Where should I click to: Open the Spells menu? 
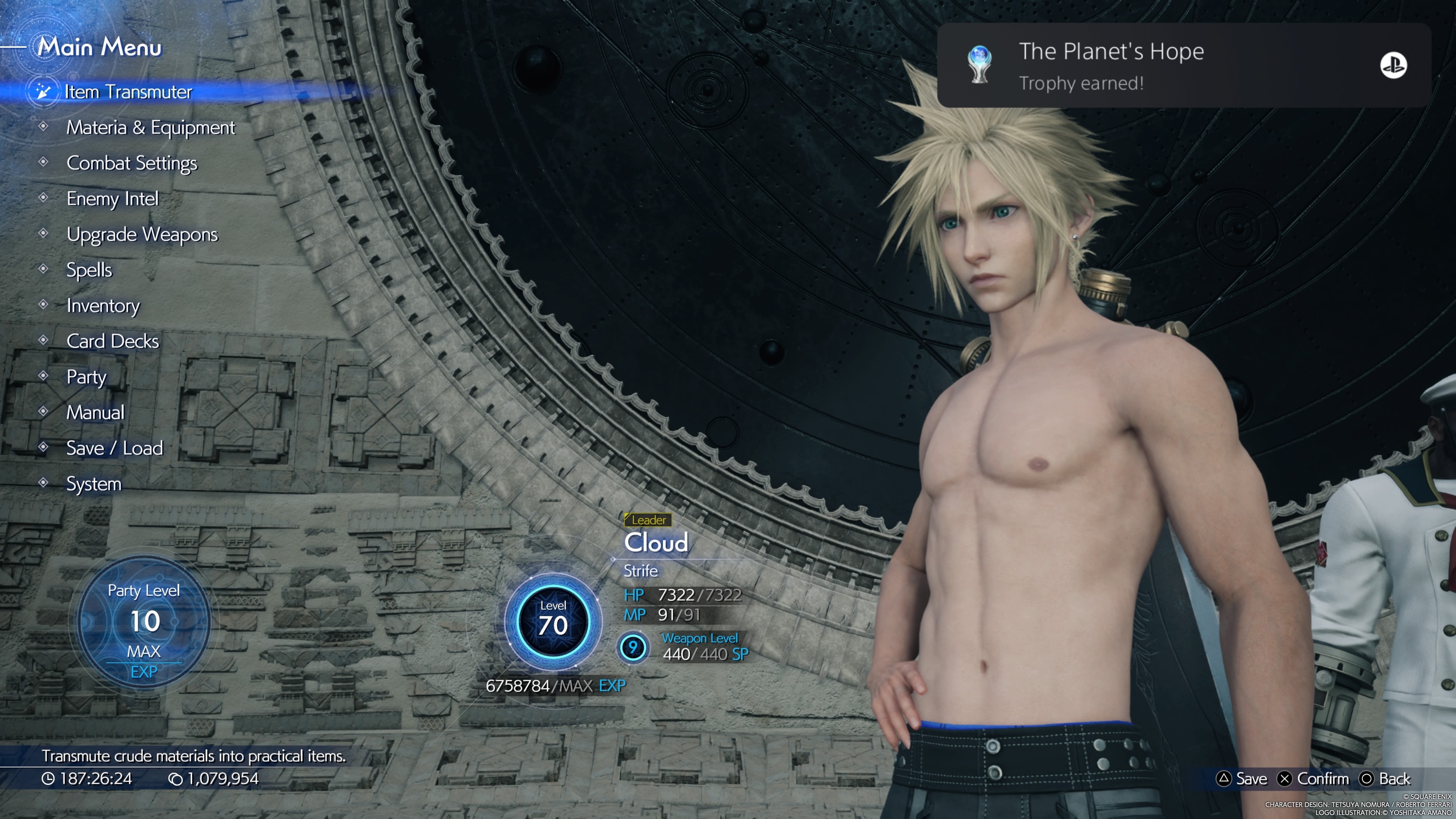point(89,270)
